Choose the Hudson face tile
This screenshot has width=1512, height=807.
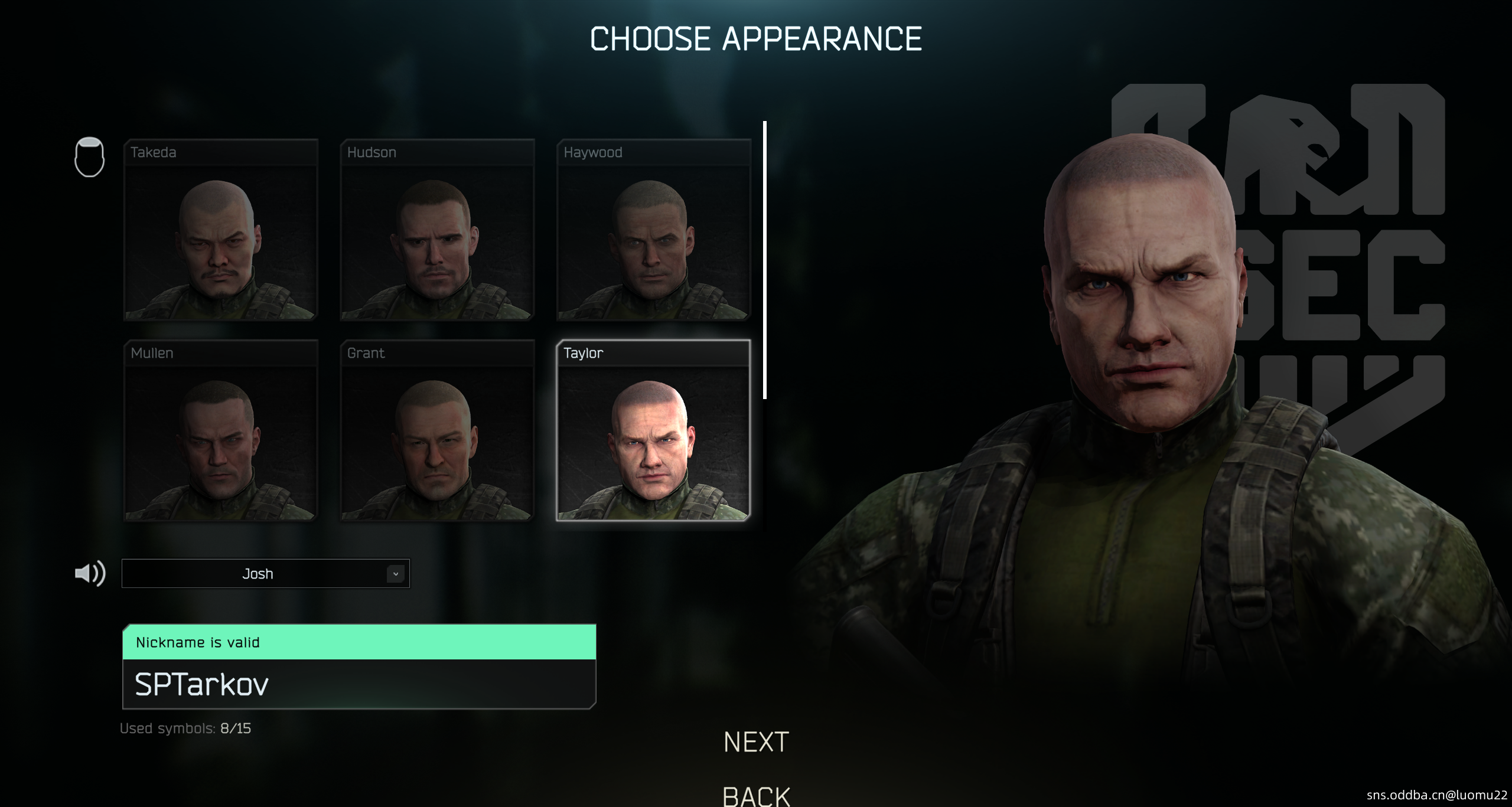[x=437, y=230]
